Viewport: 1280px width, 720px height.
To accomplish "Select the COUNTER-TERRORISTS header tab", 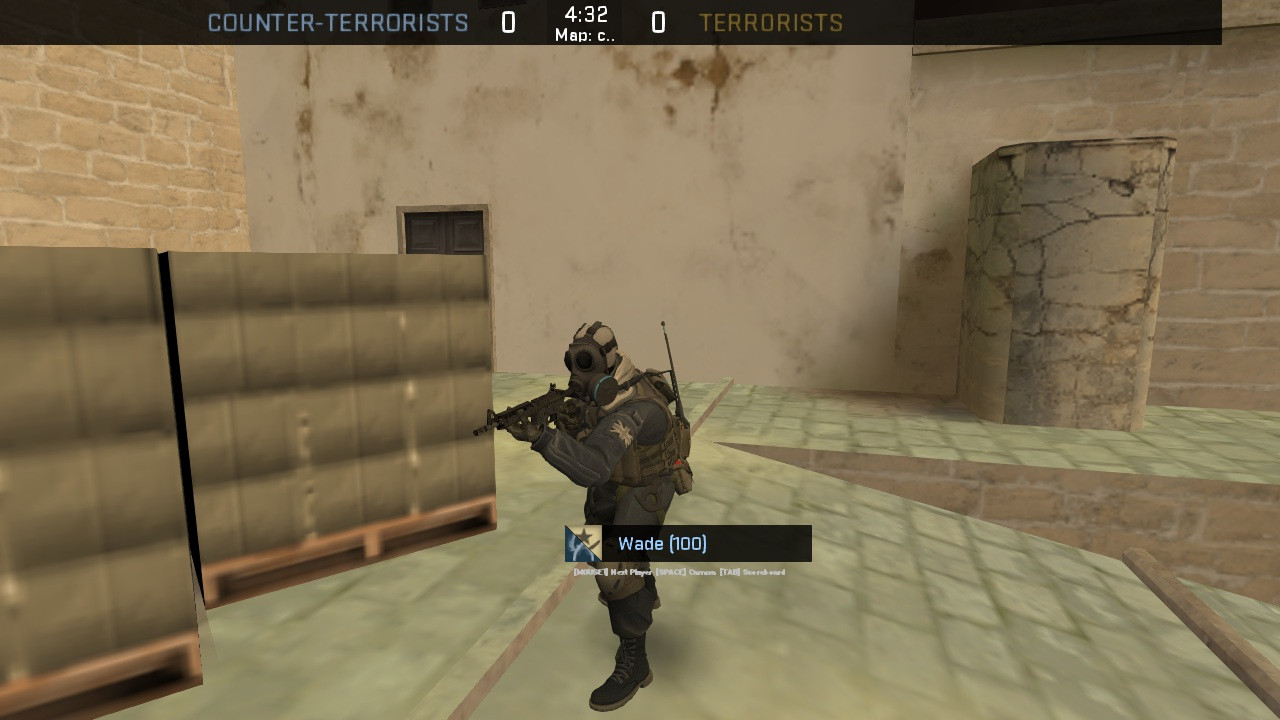I will pos(339,22).
